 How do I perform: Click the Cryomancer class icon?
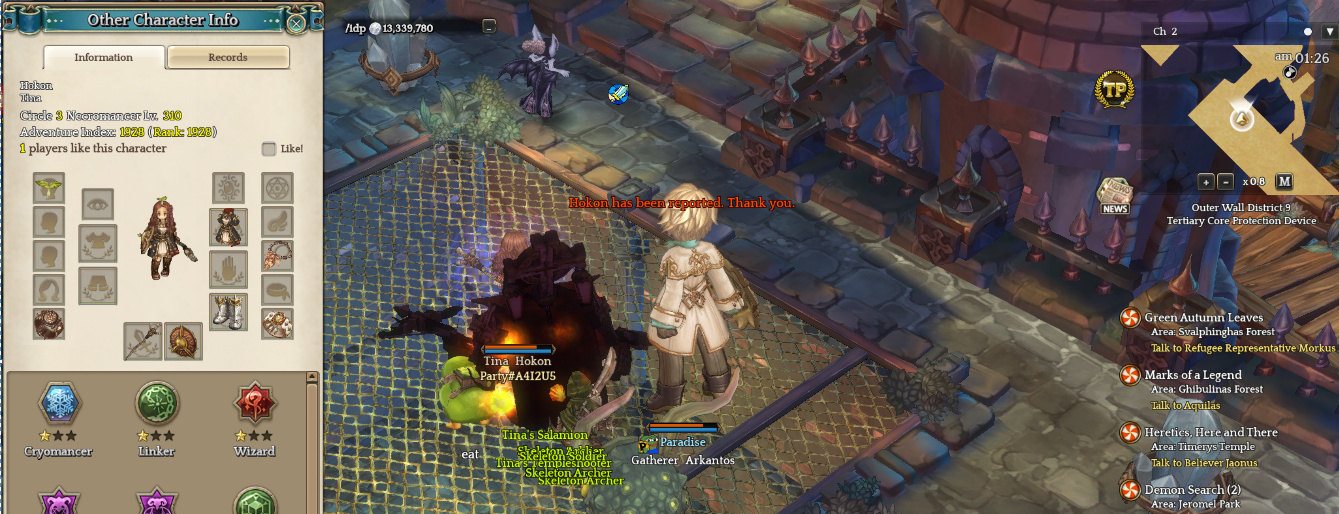[x=58, y=404]
